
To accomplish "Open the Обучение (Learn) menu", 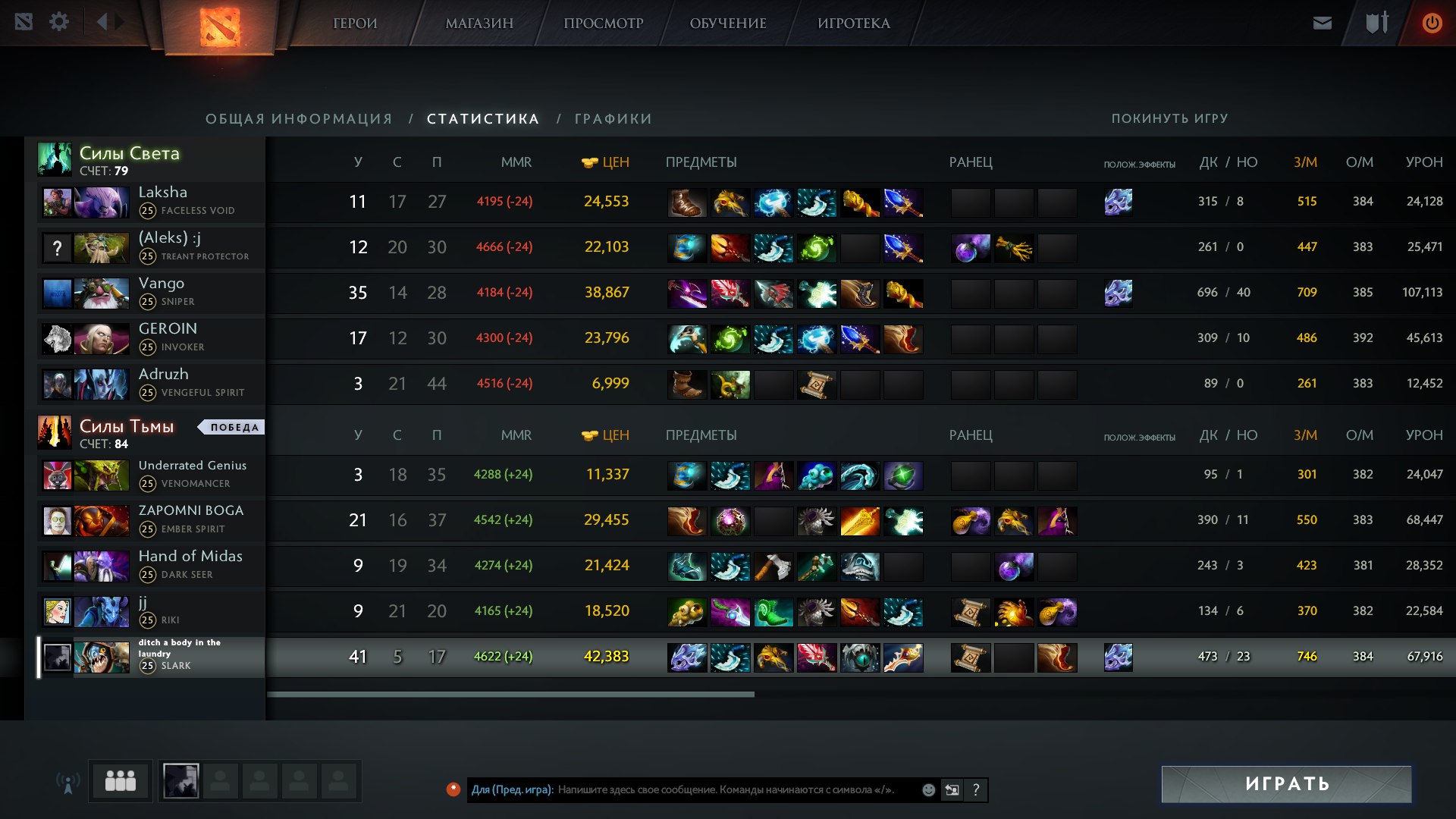I will pyautogui.click(x=727, y=24).
